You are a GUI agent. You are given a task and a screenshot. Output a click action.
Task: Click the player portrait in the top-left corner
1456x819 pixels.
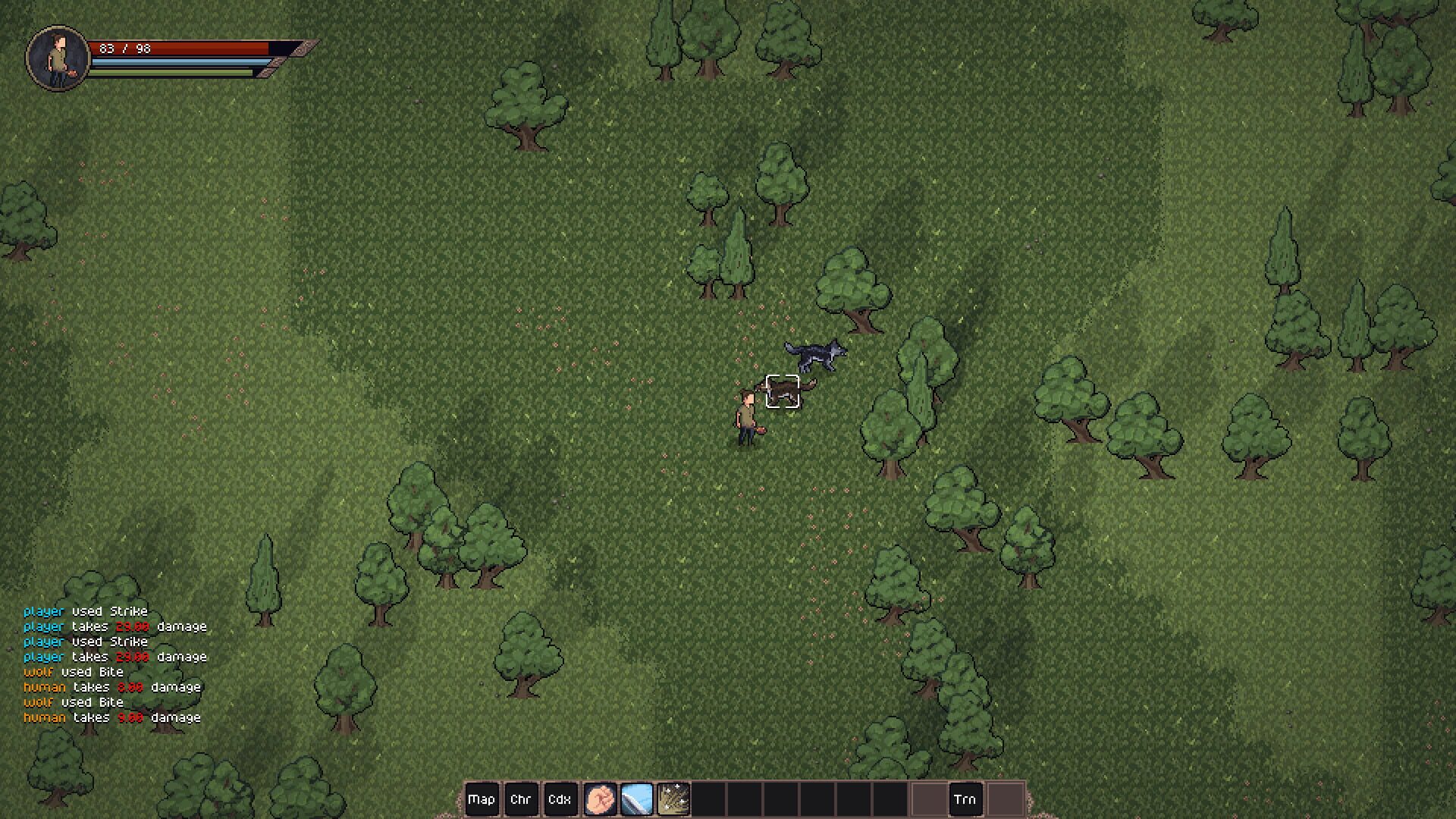56,53
